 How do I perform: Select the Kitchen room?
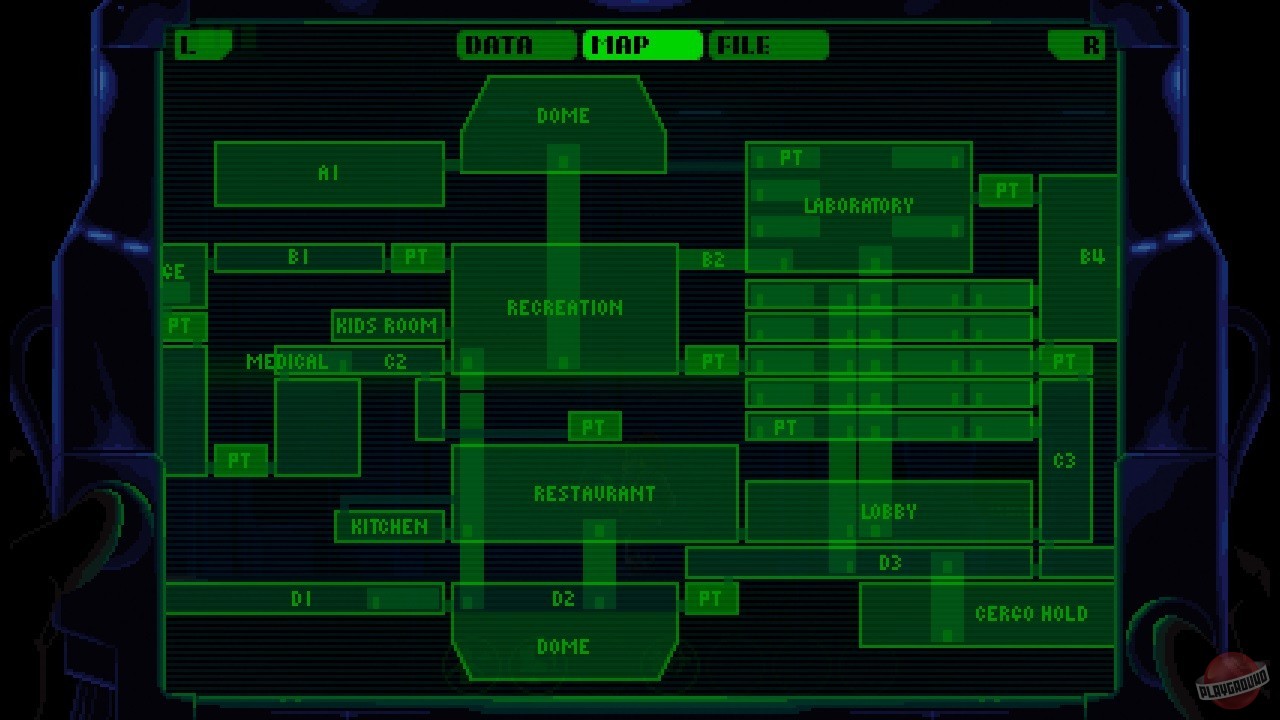pyautogui.click(x=388, y=524)
